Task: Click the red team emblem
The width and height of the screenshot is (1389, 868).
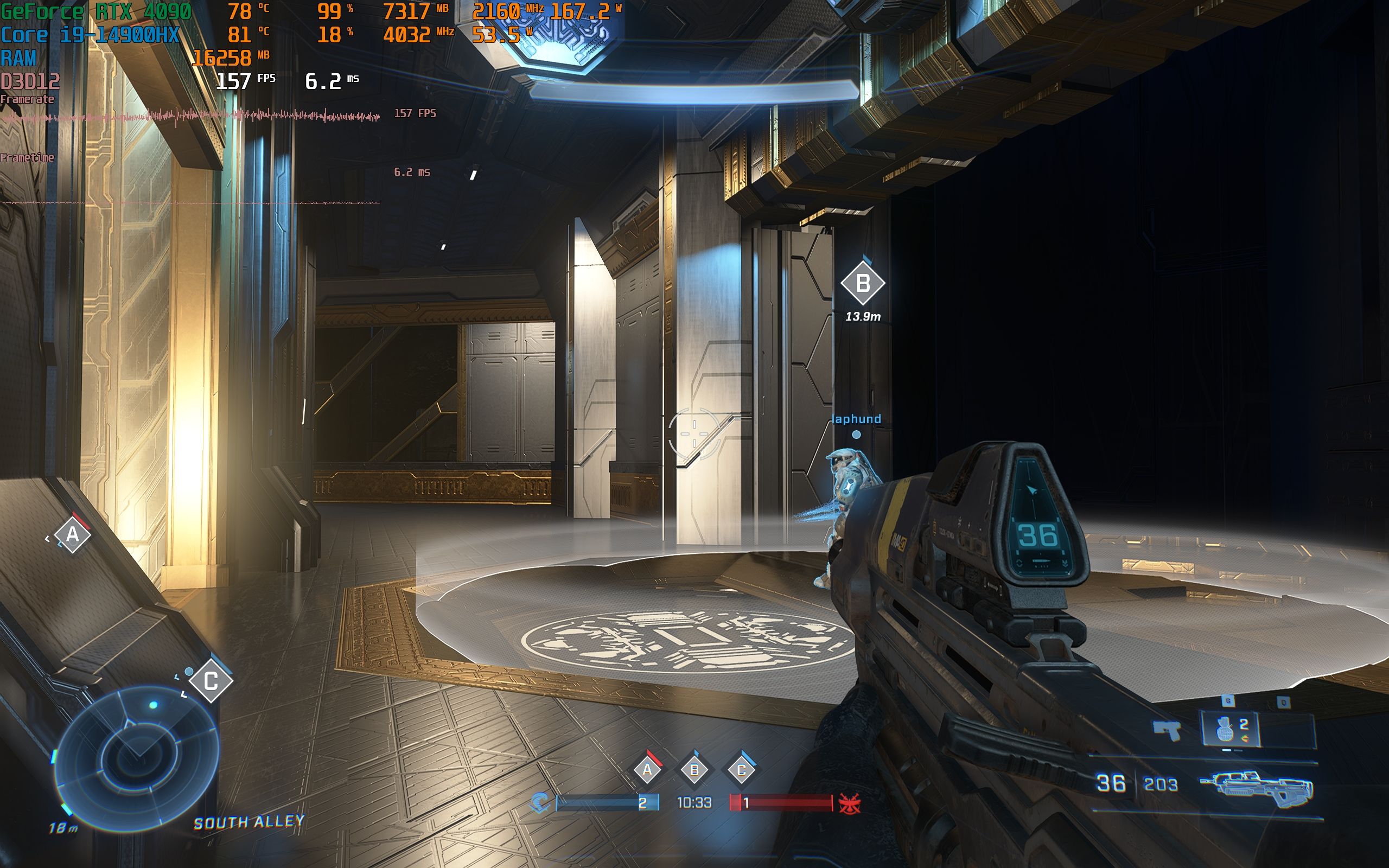Action: pyautogui.click(x=849, y=803)
